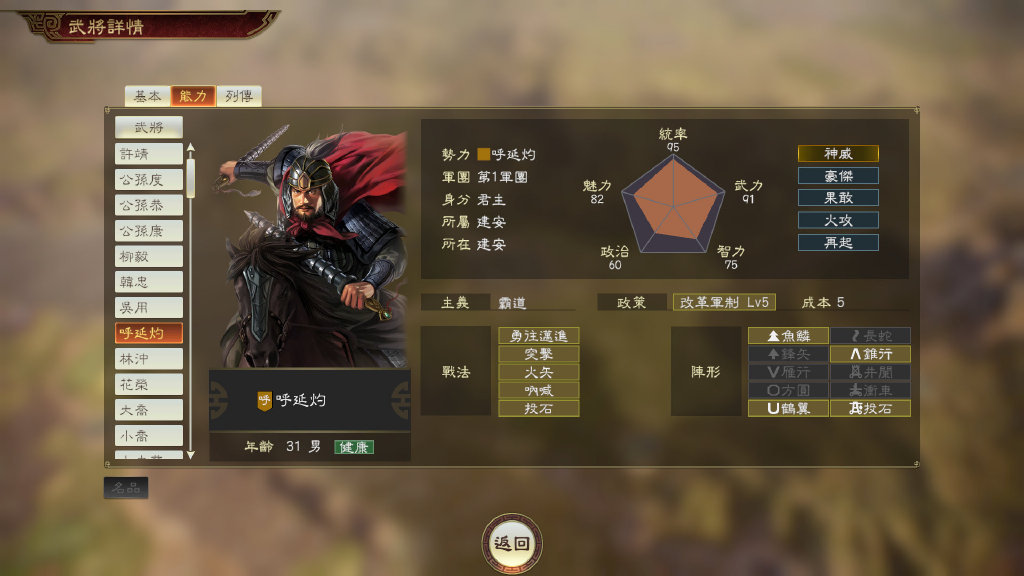Choose the 突擊 tactic
This screenshot has width=1024, height=576.
coord(539,354)
